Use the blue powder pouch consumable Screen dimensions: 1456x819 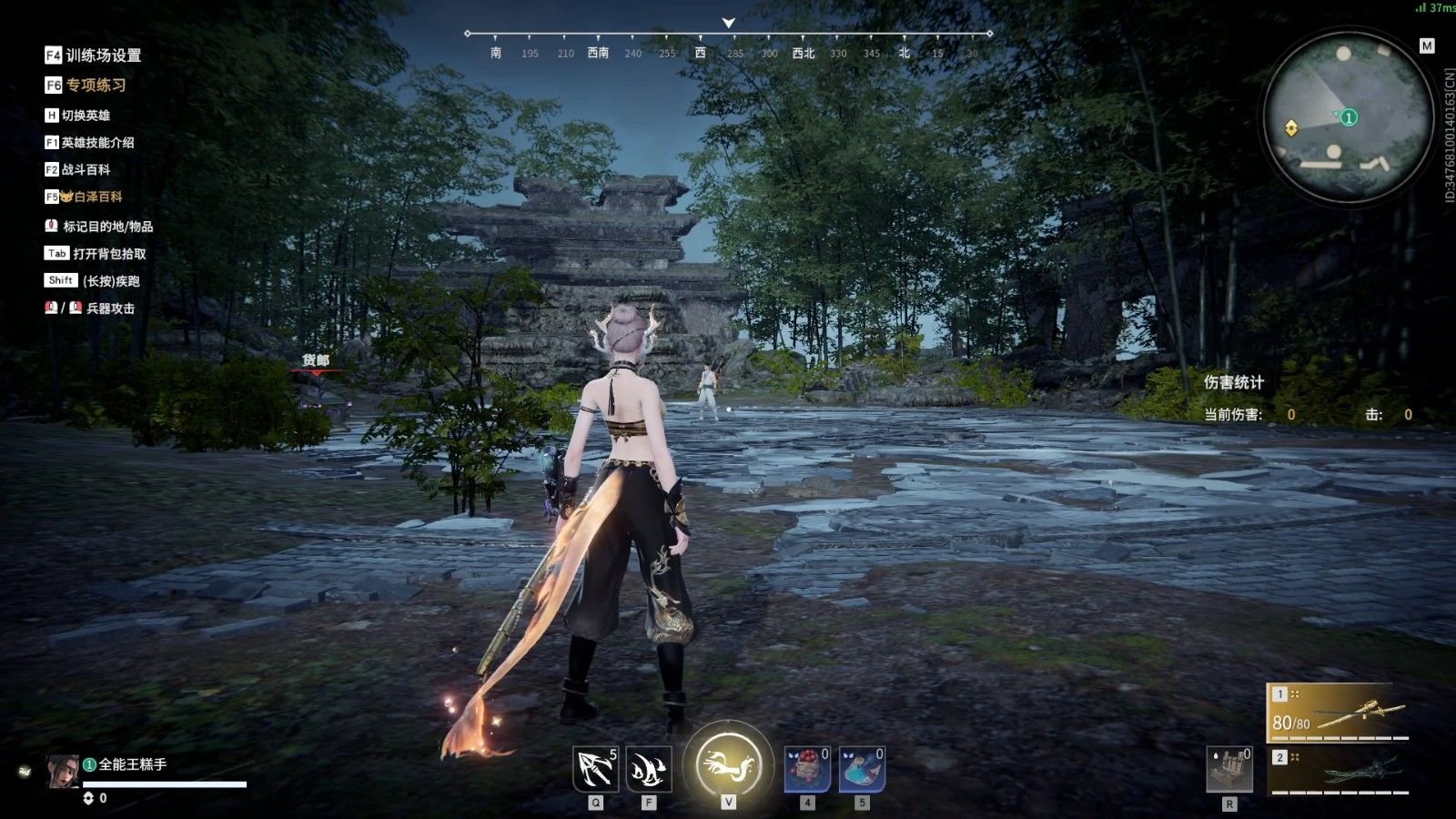coord(862,769)
